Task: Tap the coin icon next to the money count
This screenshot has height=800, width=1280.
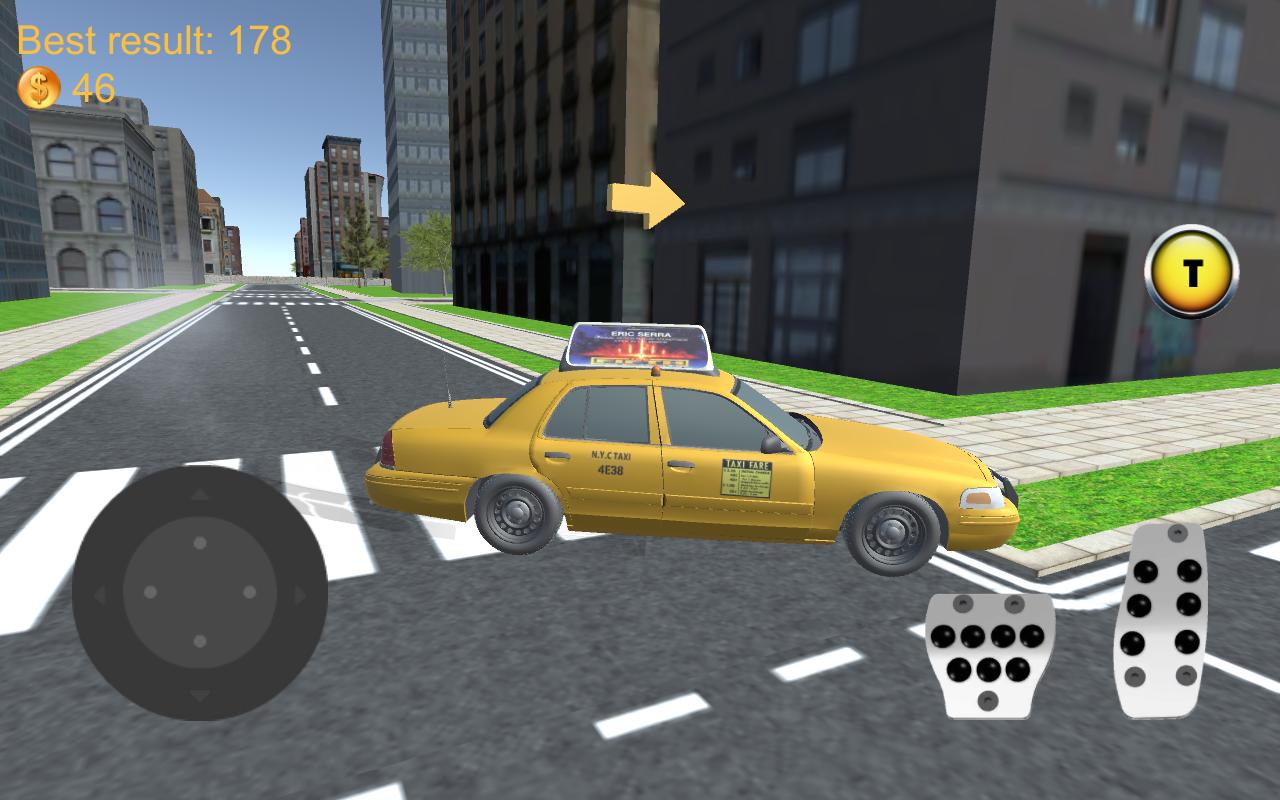Action: tap(38, 87)
